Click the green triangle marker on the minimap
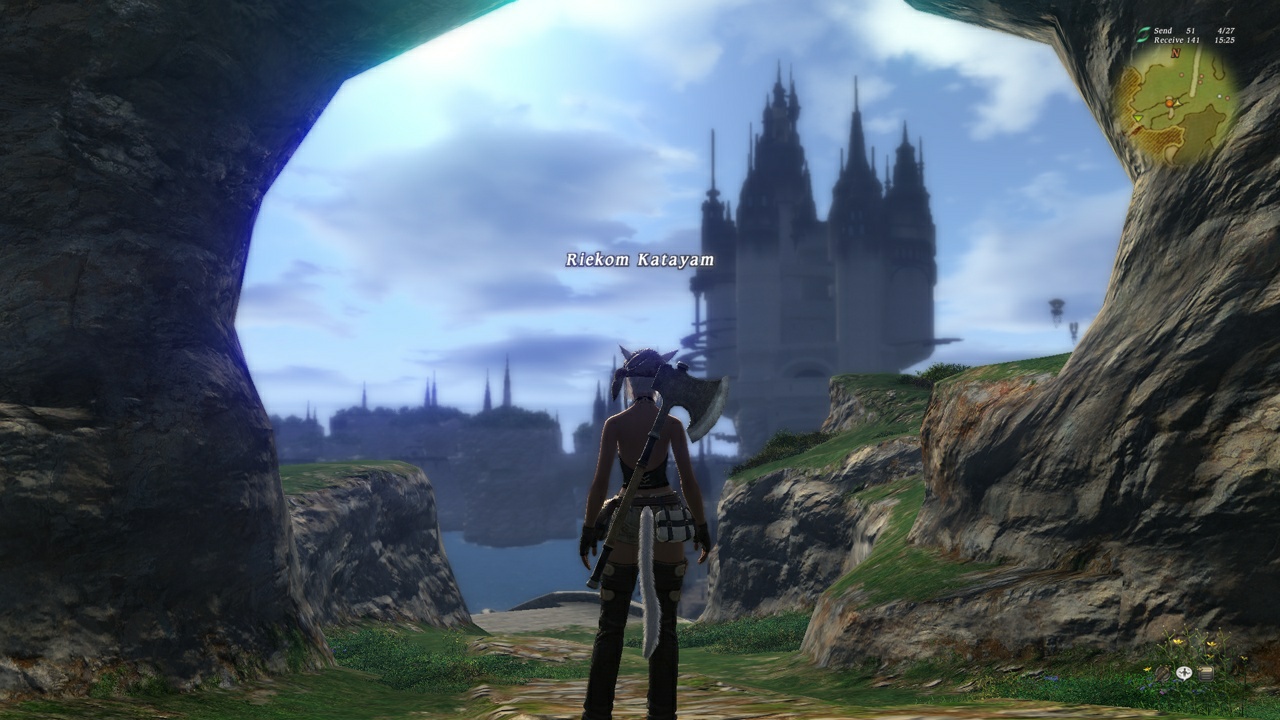Viewport: 1280px width, 720px height. pyautogui.click(x=1138, y=118)
